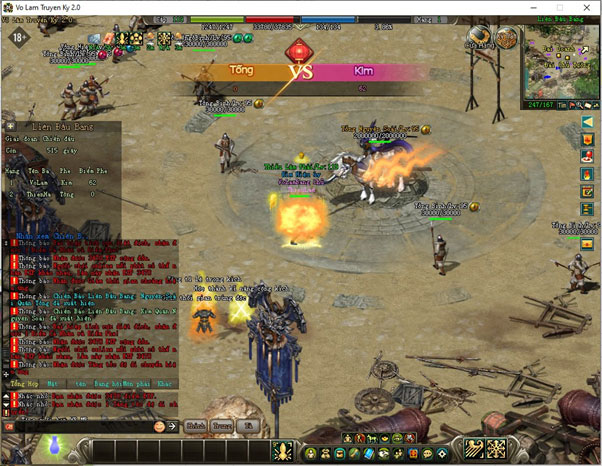This screenshot has height=466, width=602.
Task: Close the Vo Lam Truyen Ky window
Action: click(584, 9)
